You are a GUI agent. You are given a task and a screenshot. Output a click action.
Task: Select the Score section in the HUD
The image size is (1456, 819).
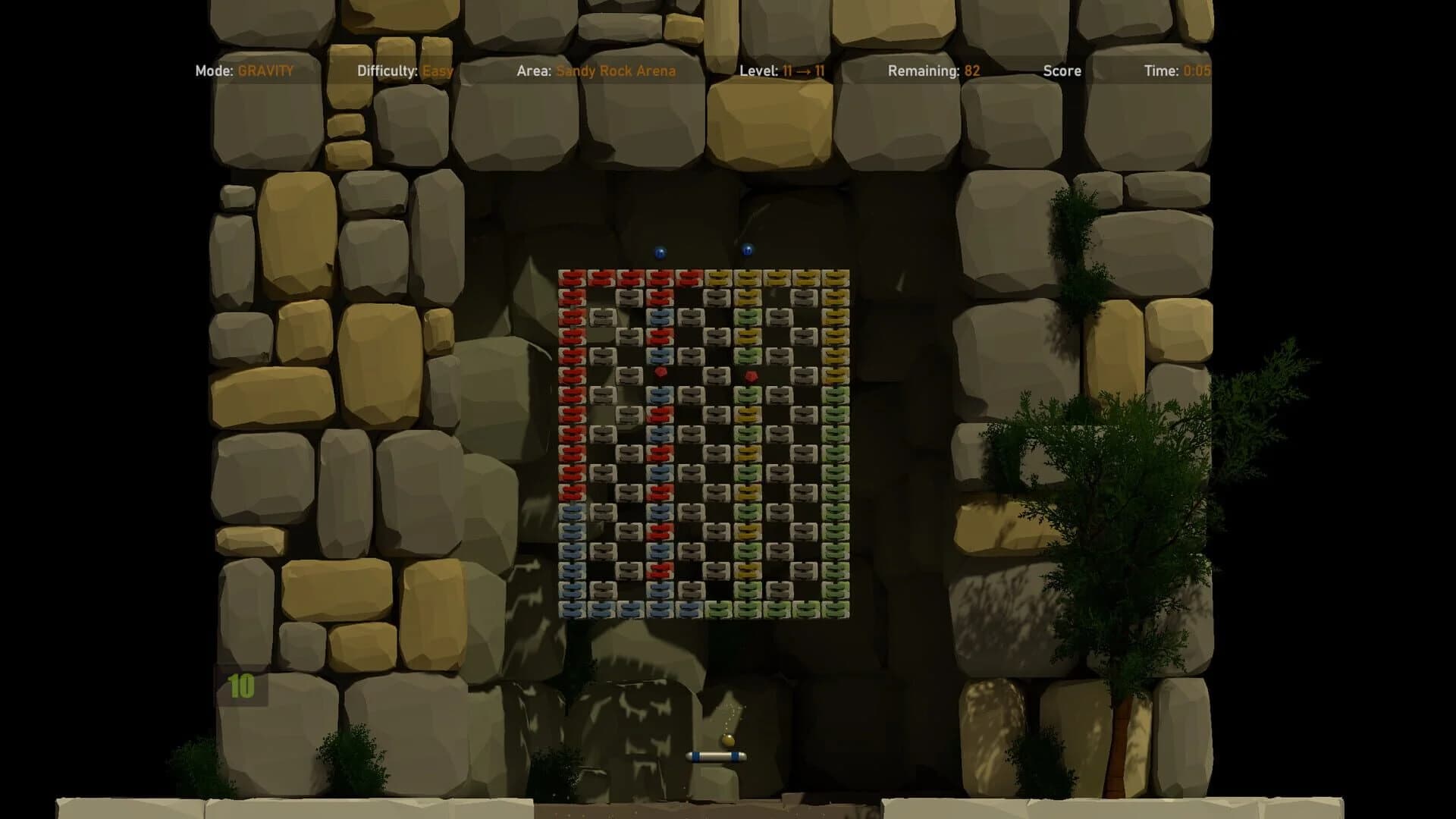click(1062, 71)
